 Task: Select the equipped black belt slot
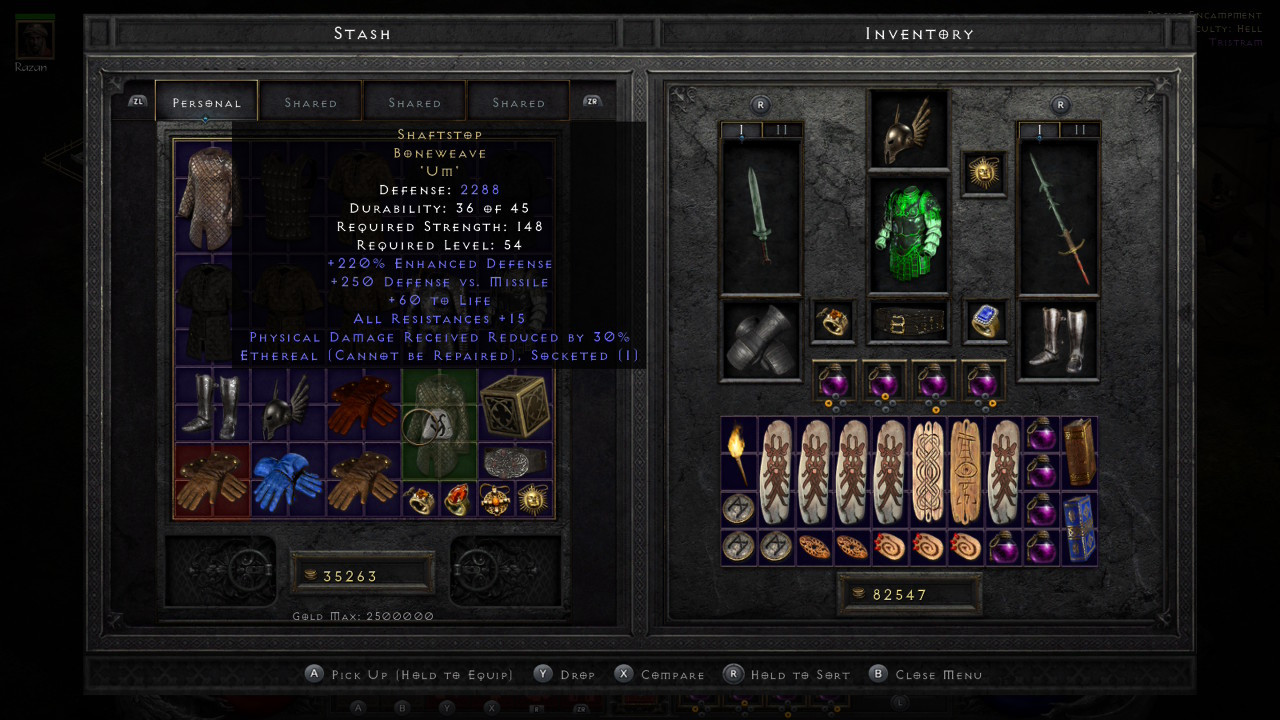908,321
